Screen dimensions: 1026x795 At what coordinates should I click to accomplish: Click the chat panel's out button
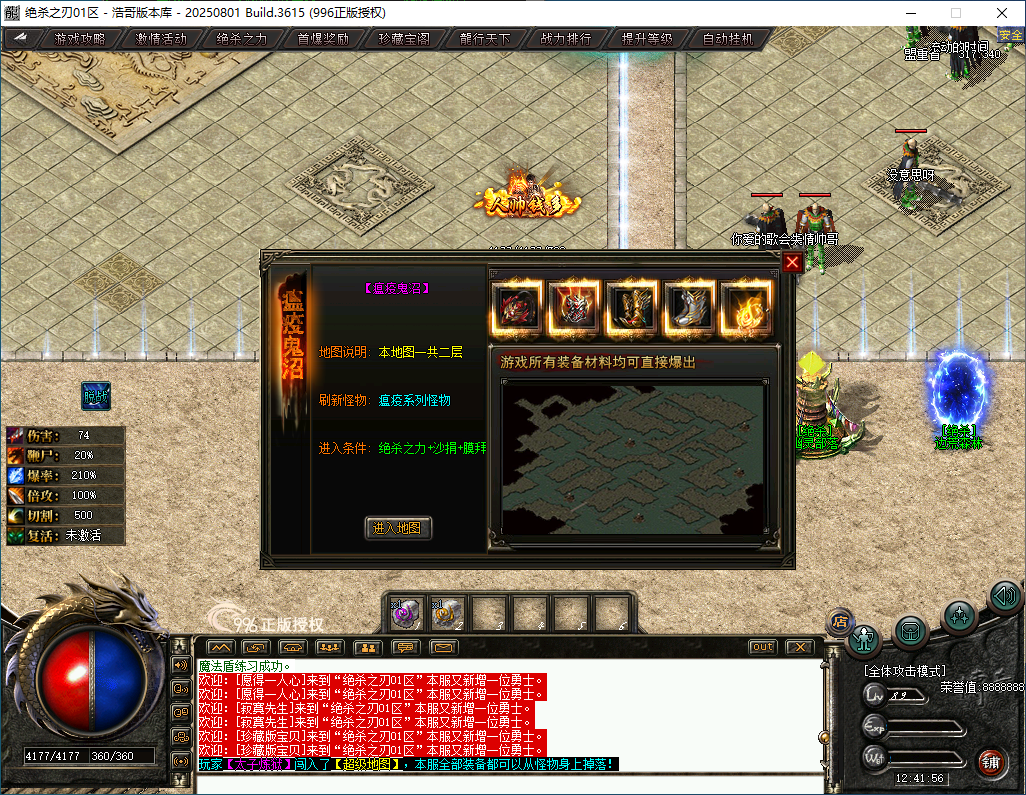click(x=763, y=647)
